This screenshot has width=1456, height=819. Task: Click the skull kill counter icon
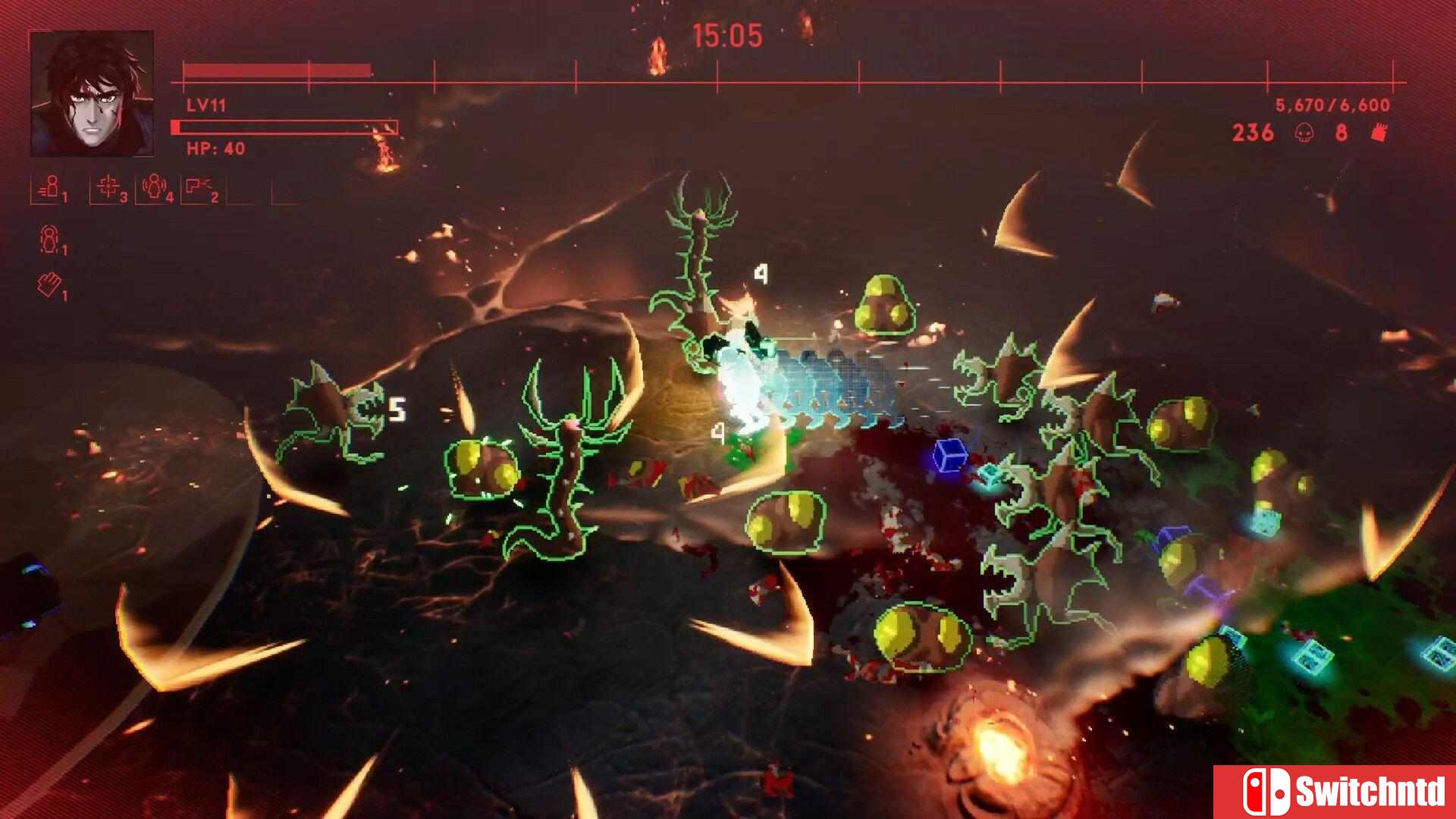pyautogui.click(x=1304, y=133)
